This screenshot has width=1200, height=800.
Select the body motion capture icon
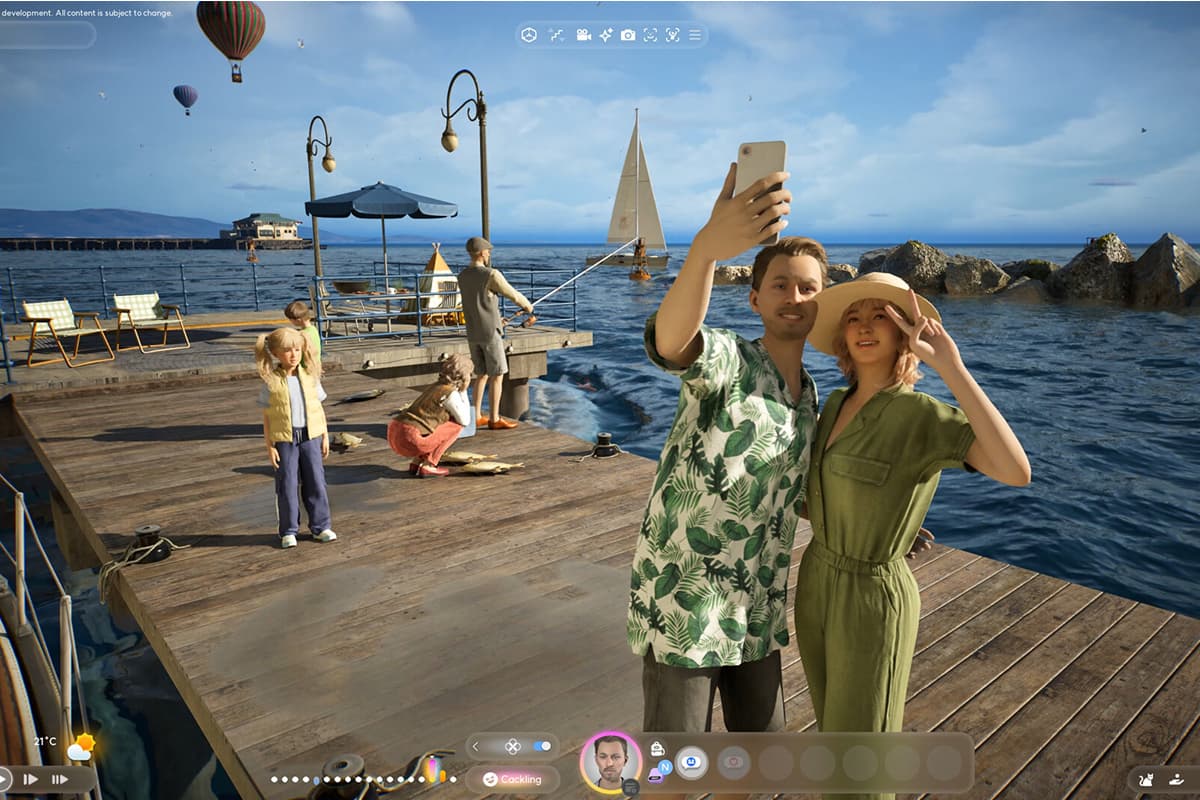[673, 35]
